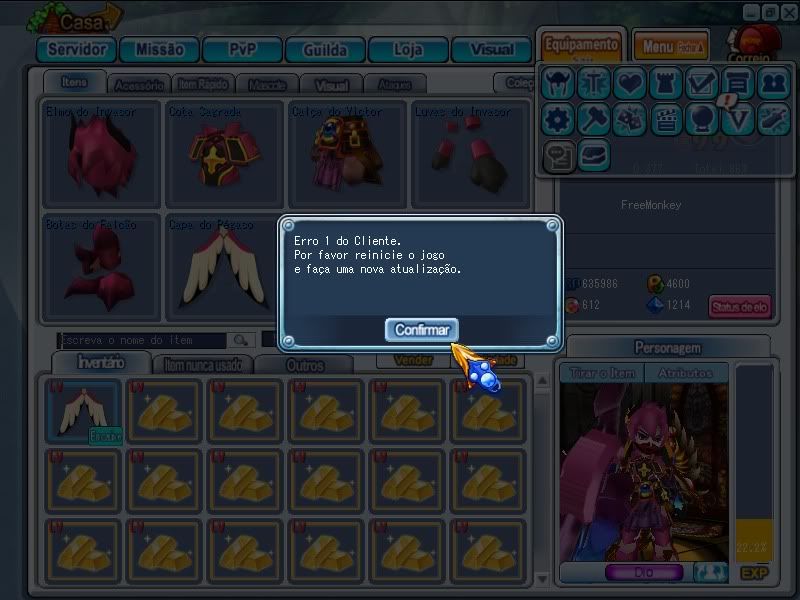Click the item name search field

coord(142,340)
